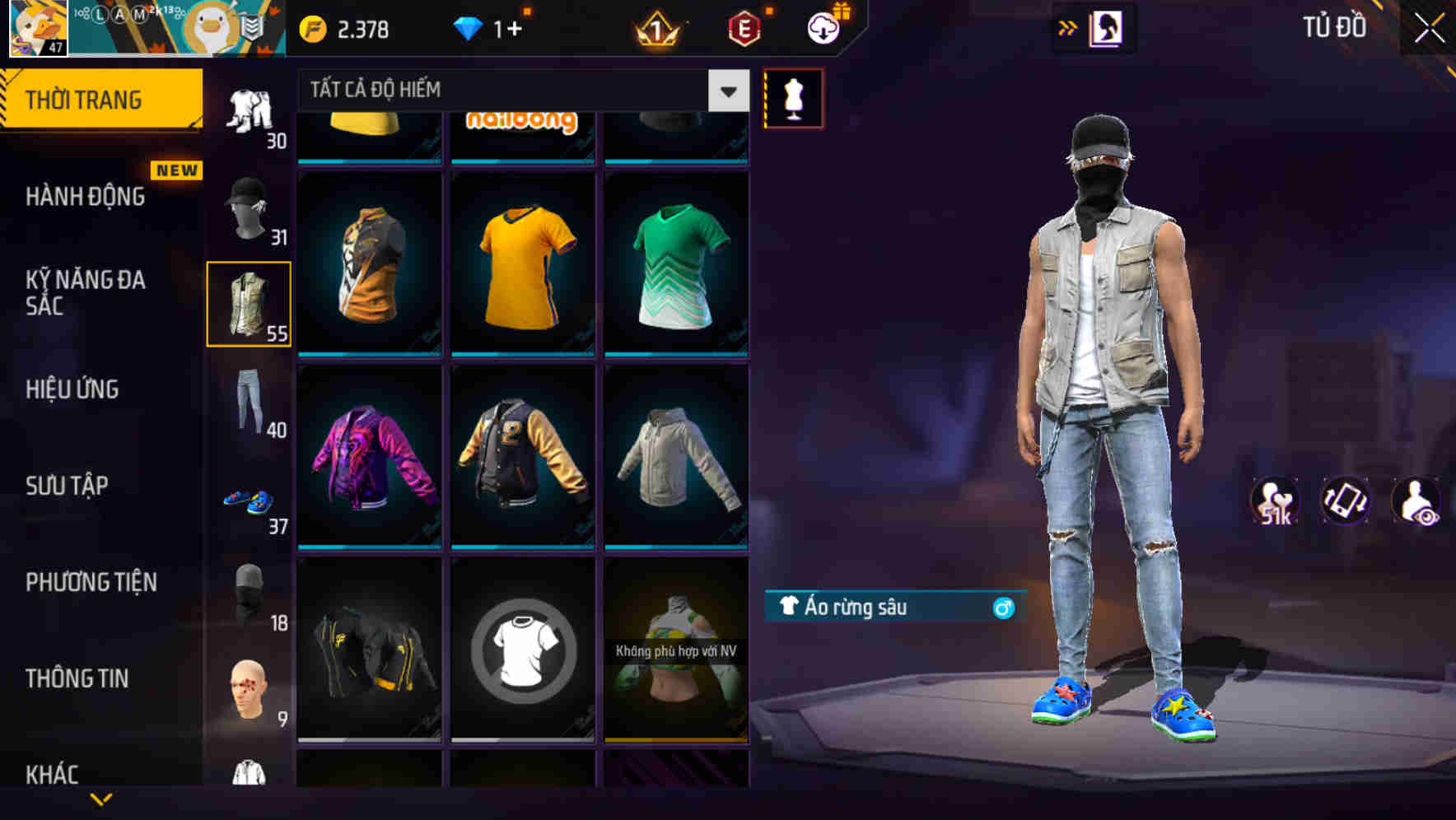This screenshot has width=1456, height=820.
Task: Expand the double-chevron next to character card
Action: [x=1068, y=27]
